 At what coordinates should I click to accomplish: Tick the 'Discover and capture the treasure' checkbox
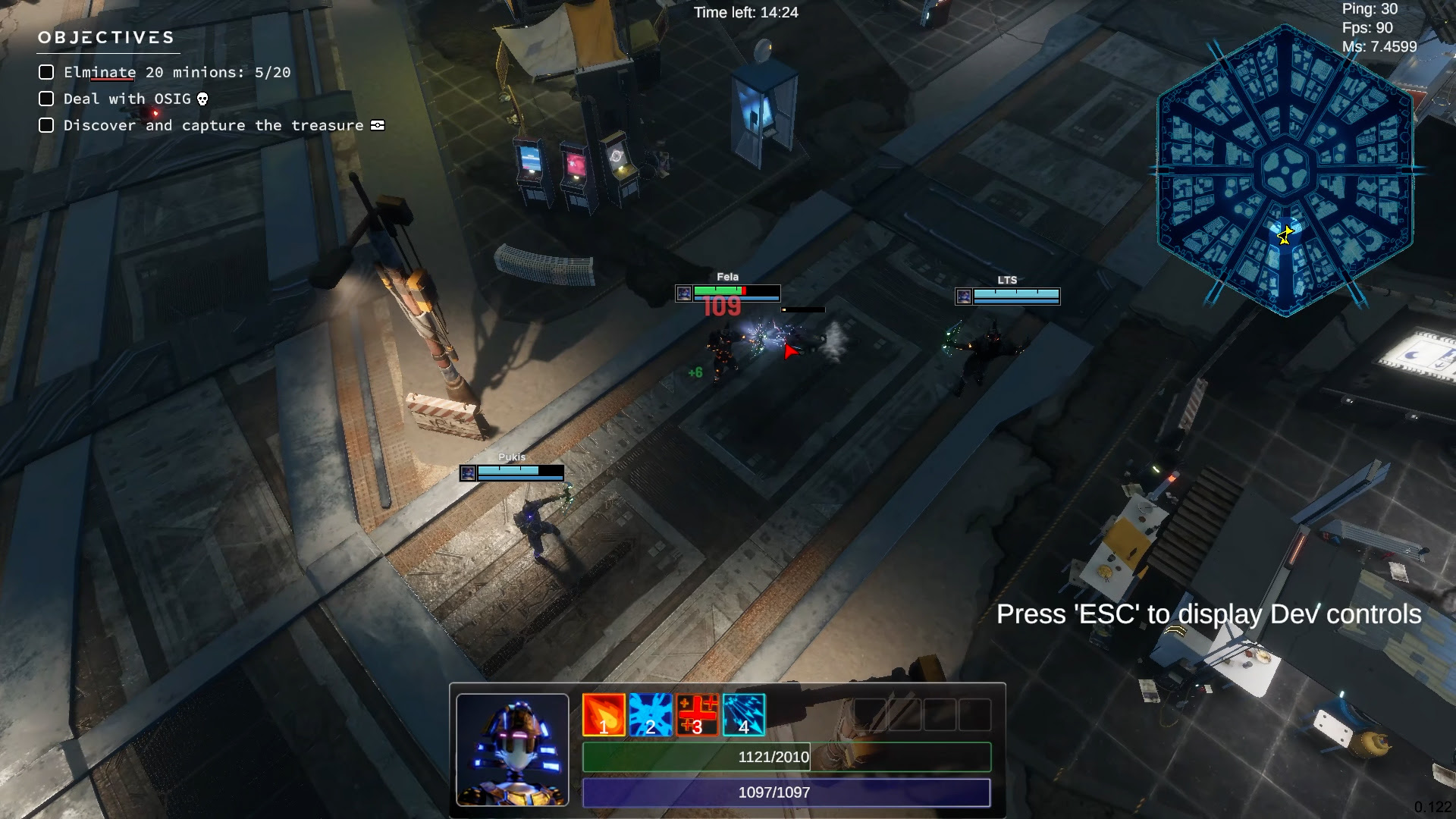point(46,125)
